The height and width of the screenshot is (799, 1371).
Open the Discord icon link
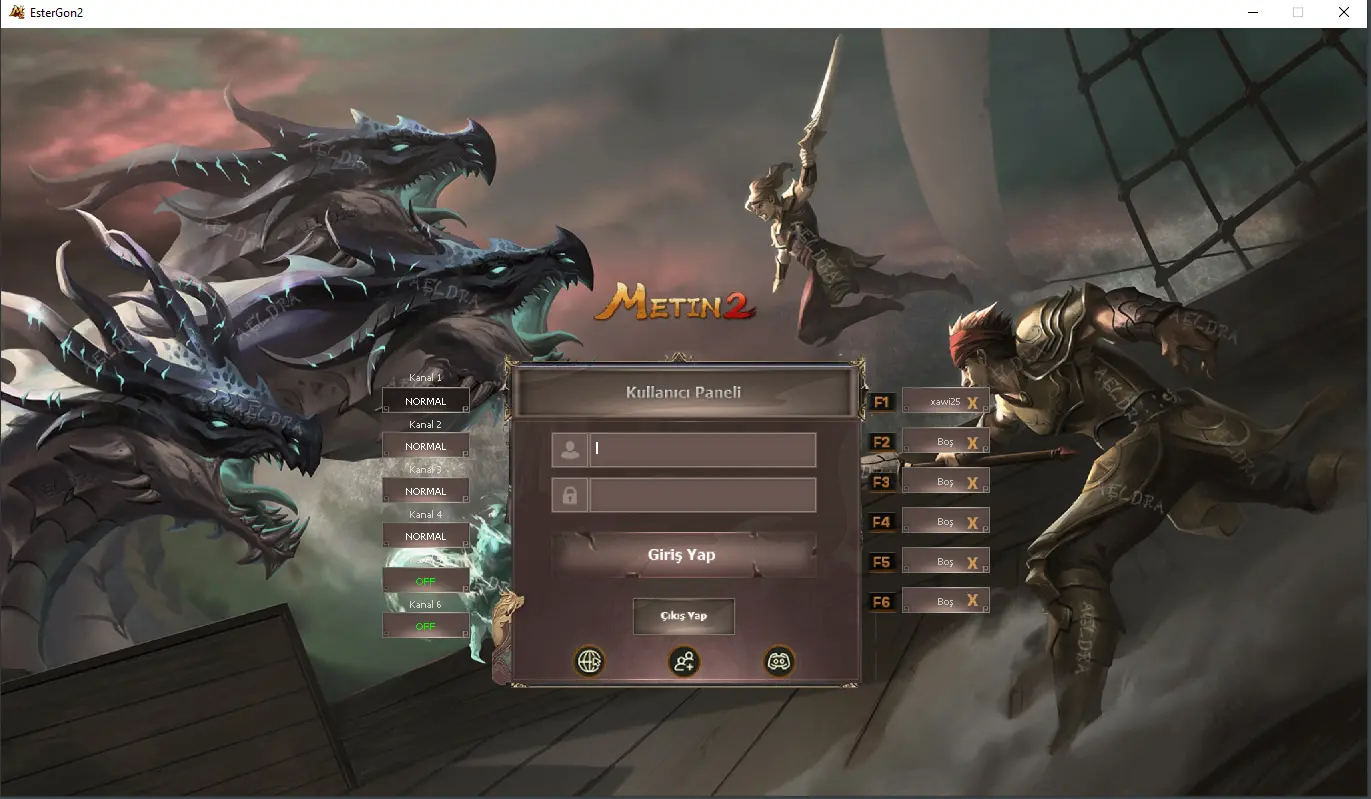pyautogui.click(x=778, y=661)
